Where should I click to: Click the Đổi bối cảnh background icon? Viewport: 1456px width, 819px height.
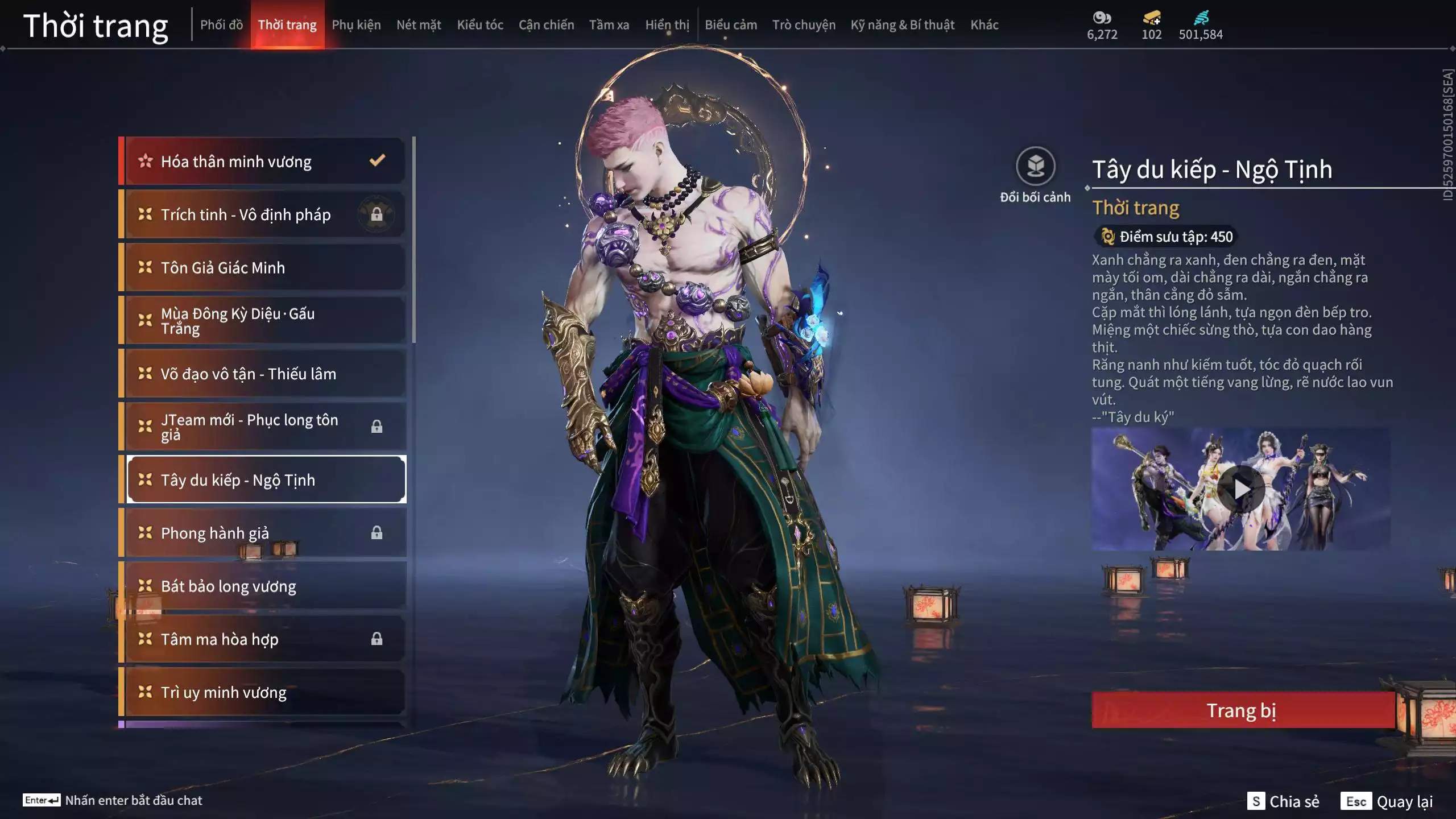[x=1035, y=167]
